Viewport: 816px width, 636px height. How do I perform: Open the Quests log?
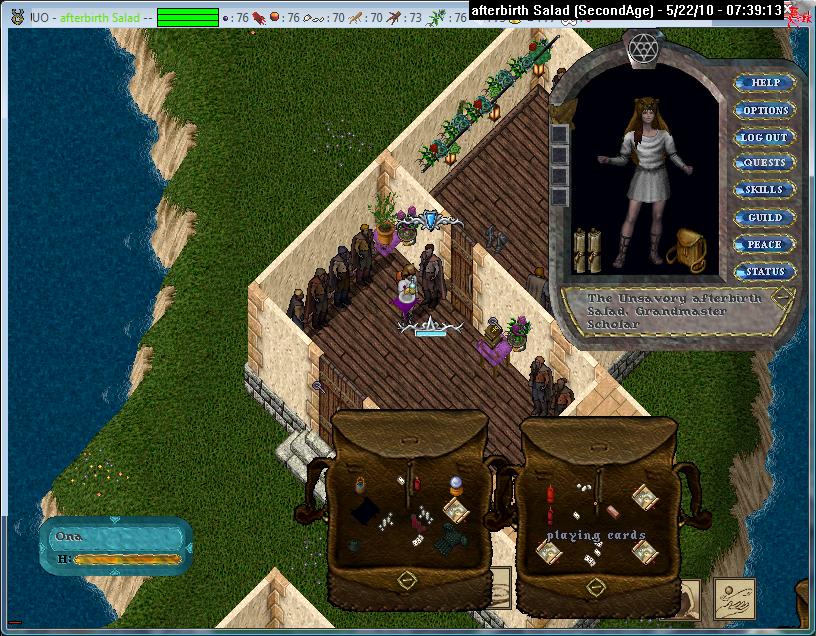pyautogui.click(x=765, y=163)
